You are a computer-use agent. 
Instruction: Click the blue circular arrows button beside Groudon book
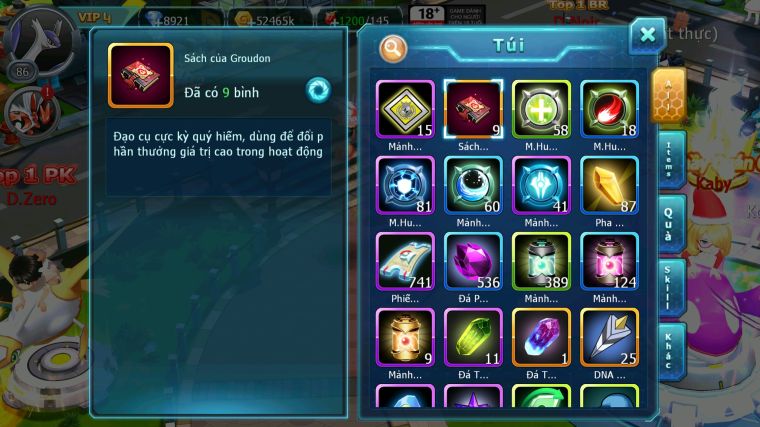pyautogui.click(x=319, y=91)
